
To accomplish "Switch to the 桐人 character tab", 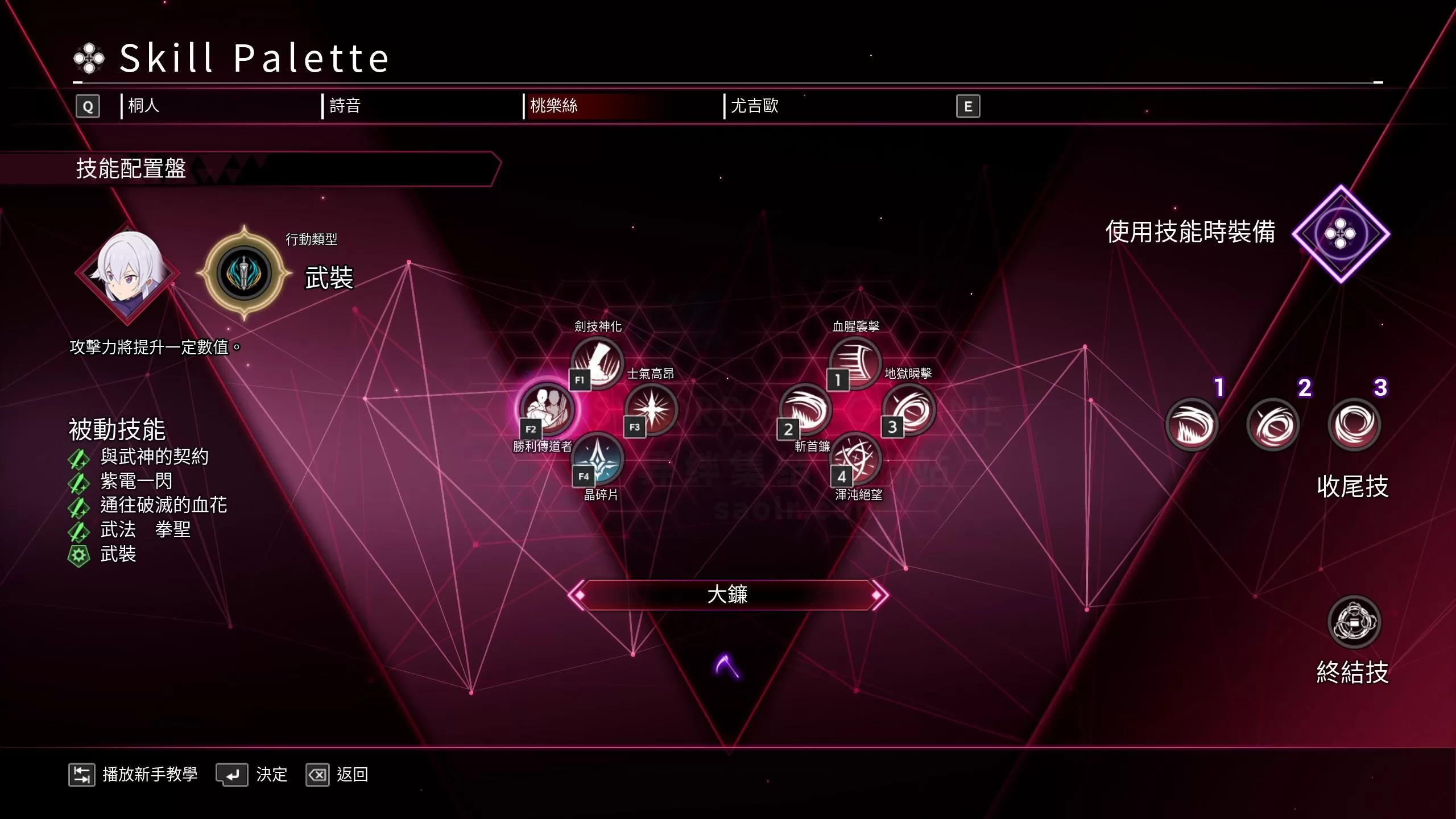I will 144,106.
